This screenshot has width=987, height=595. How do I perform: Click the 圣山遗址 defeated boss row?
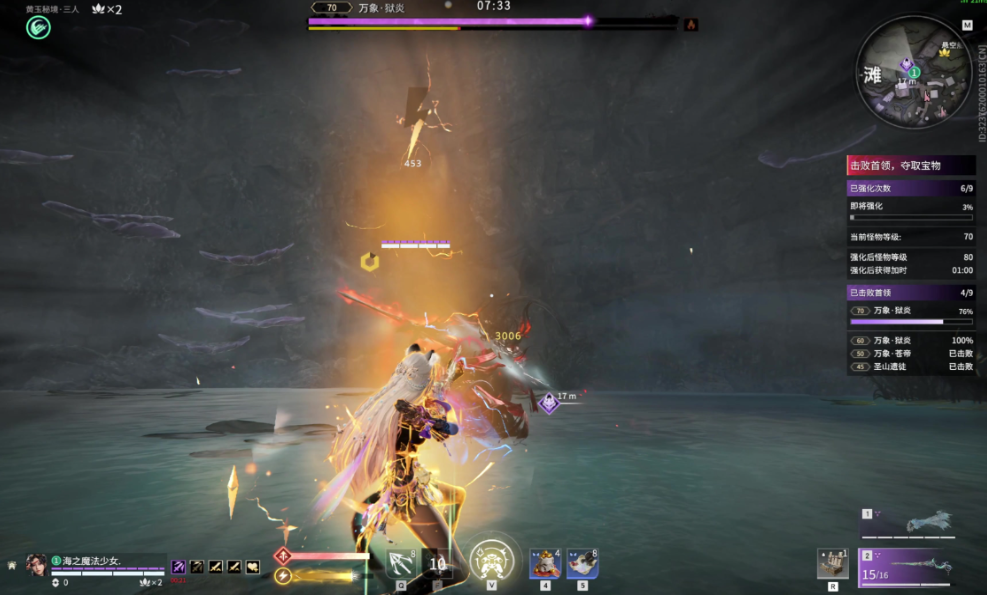point(910,367)
